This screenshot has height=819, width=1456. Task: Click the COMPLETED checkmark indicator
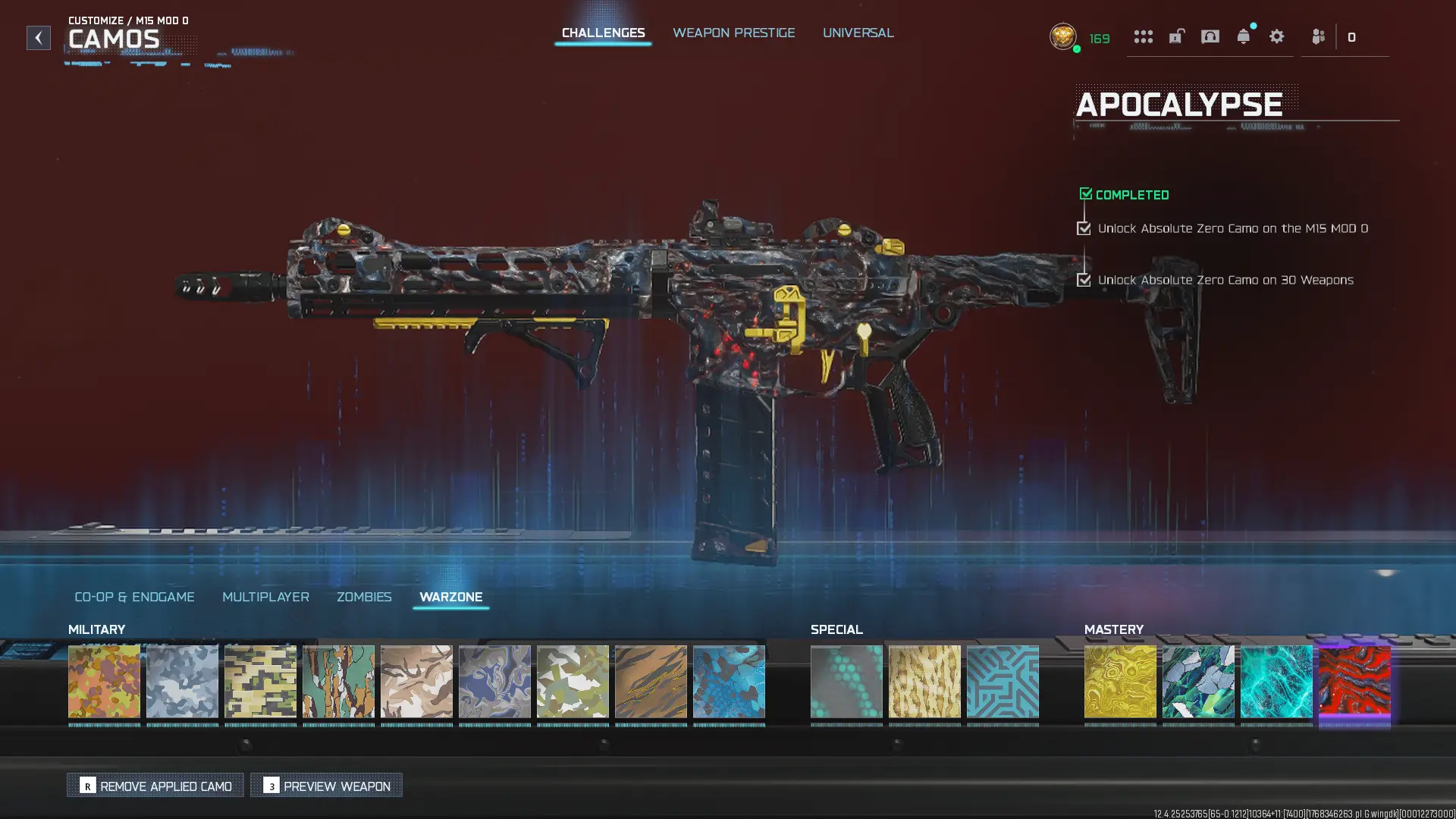click(1086, 193)
